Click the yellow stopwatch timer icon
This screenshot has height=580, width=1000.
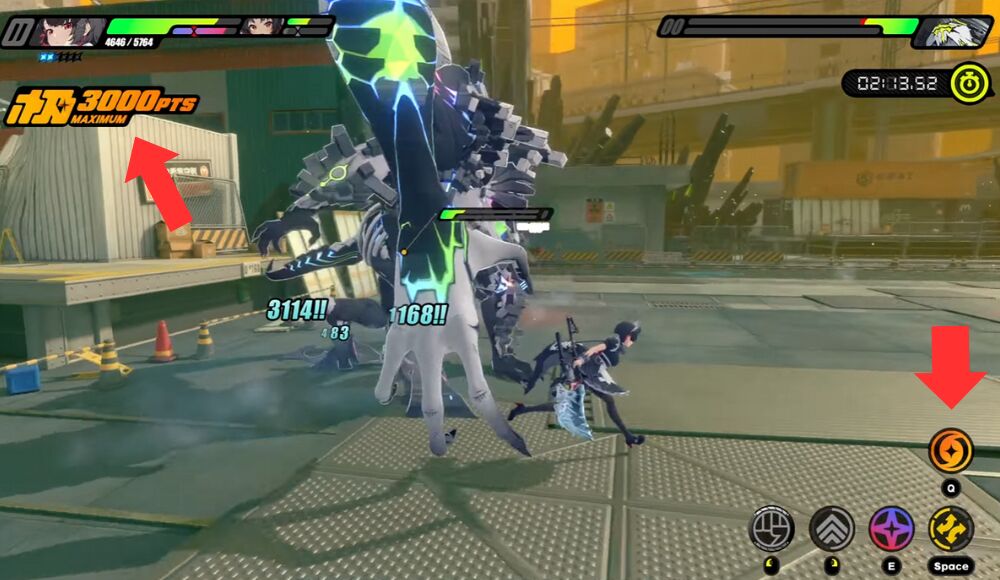(968, 82)
